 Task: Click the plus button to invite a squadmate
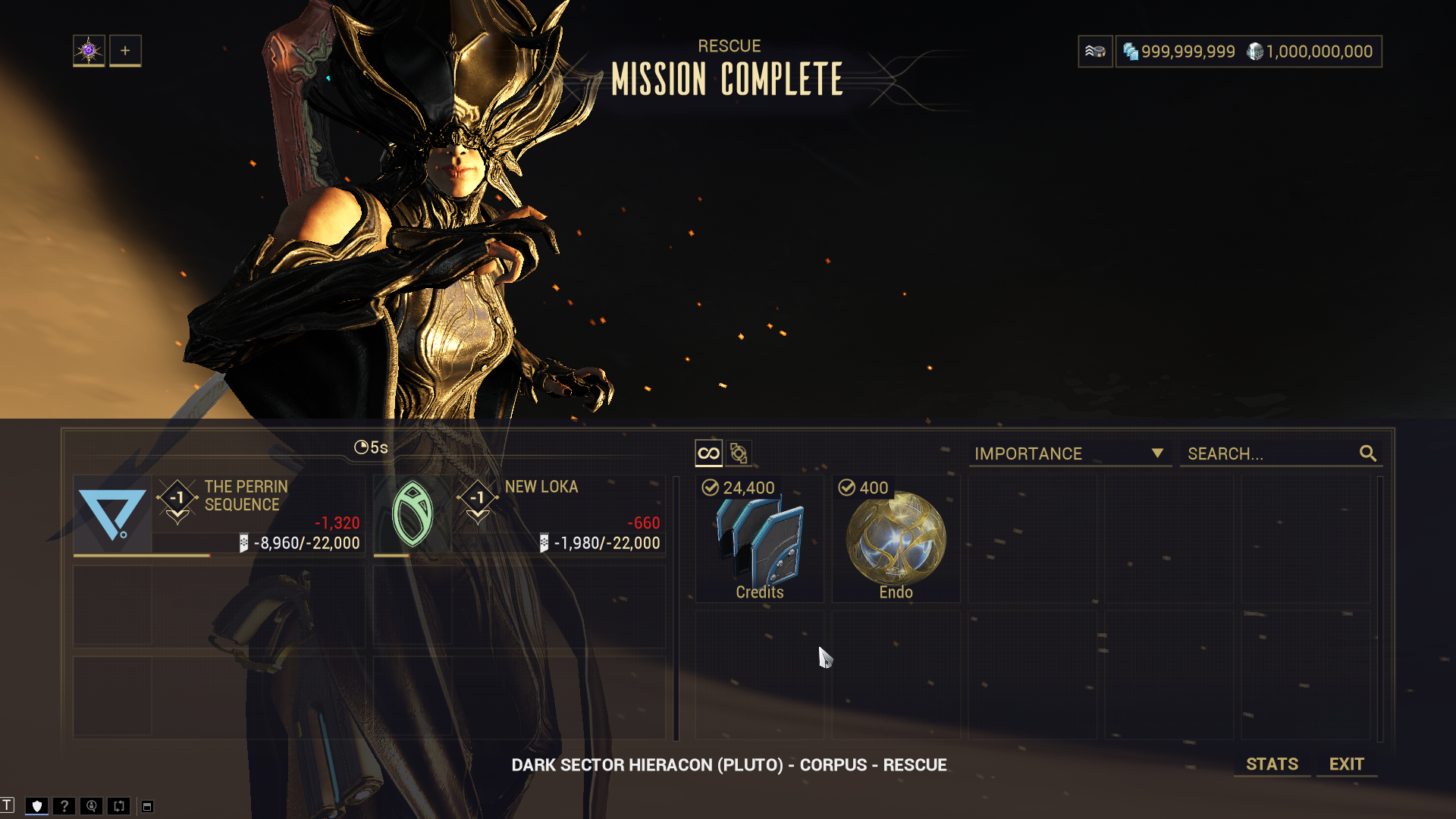point(125,51)
